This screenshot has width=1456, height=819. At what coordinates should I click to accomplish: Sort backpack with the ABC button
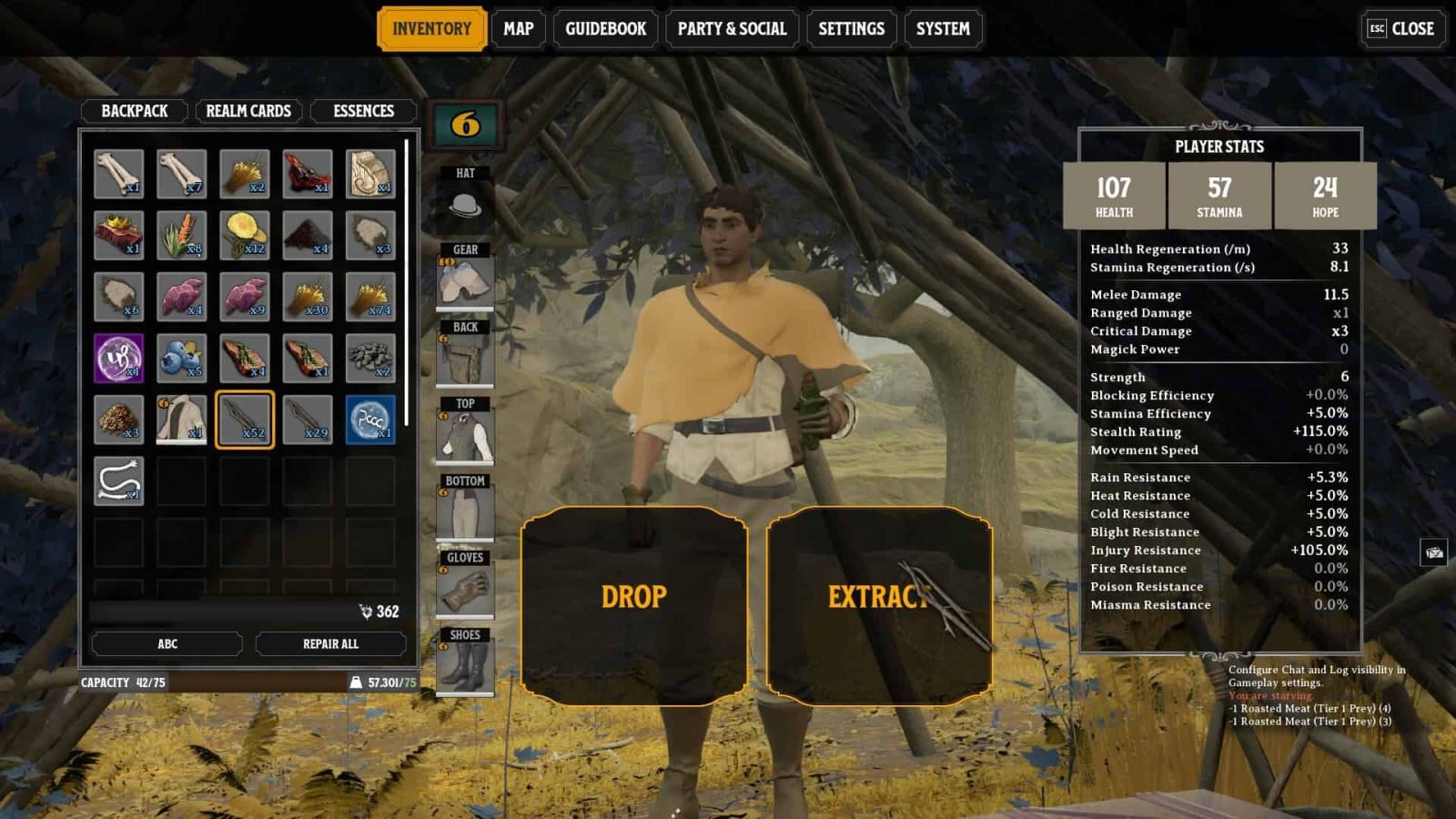pos(167,643)
